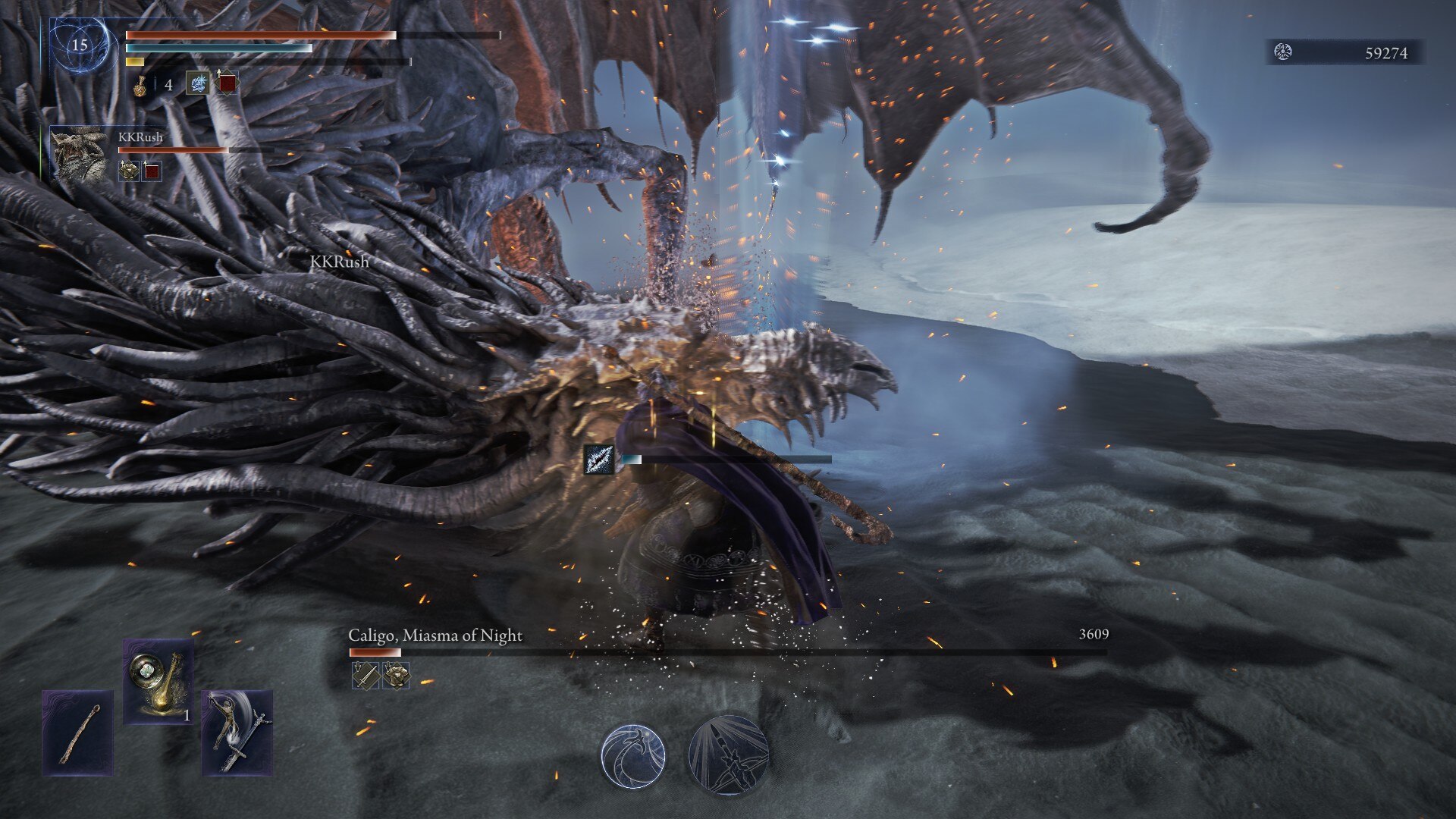Select the sword-swinging figure skill slot
Viewport: 1456px width, 819px height.
click(237, 733)
